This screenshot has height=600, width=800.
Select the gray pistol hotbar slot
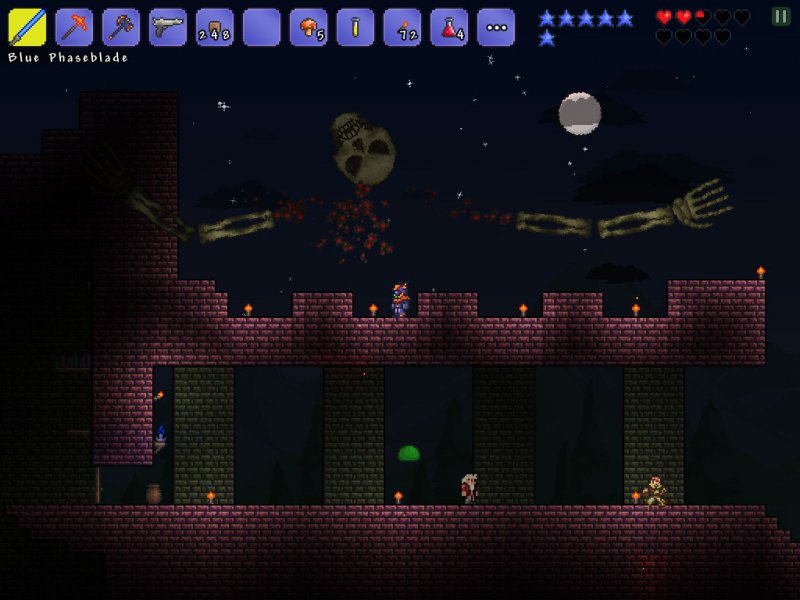pyautogui.click(x=168, y=27)
